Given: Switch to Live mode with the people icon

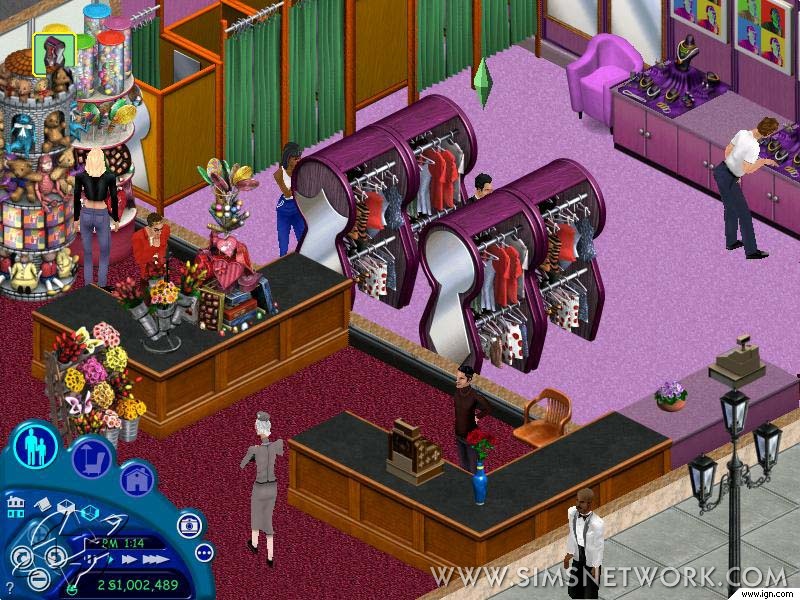Looking at the screenshot, I should pos(37,447).
